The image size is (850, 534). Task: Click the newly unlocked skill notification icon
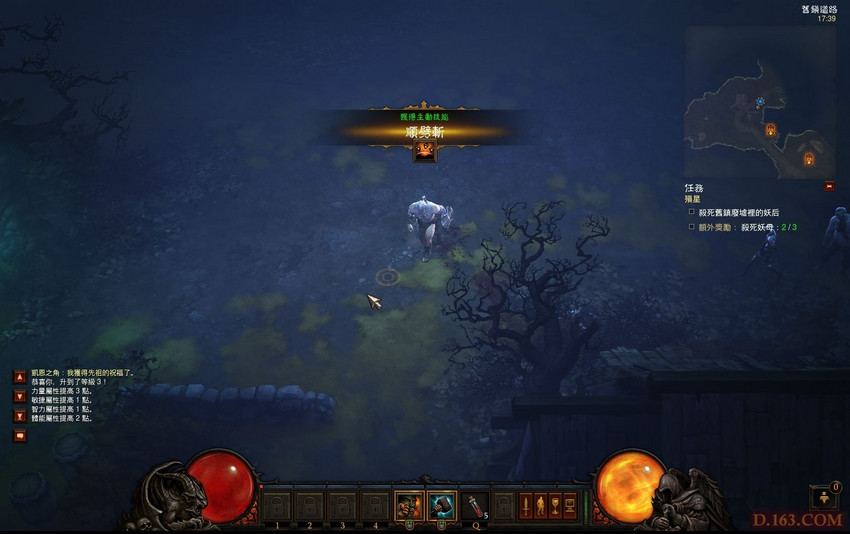[424, 152]
